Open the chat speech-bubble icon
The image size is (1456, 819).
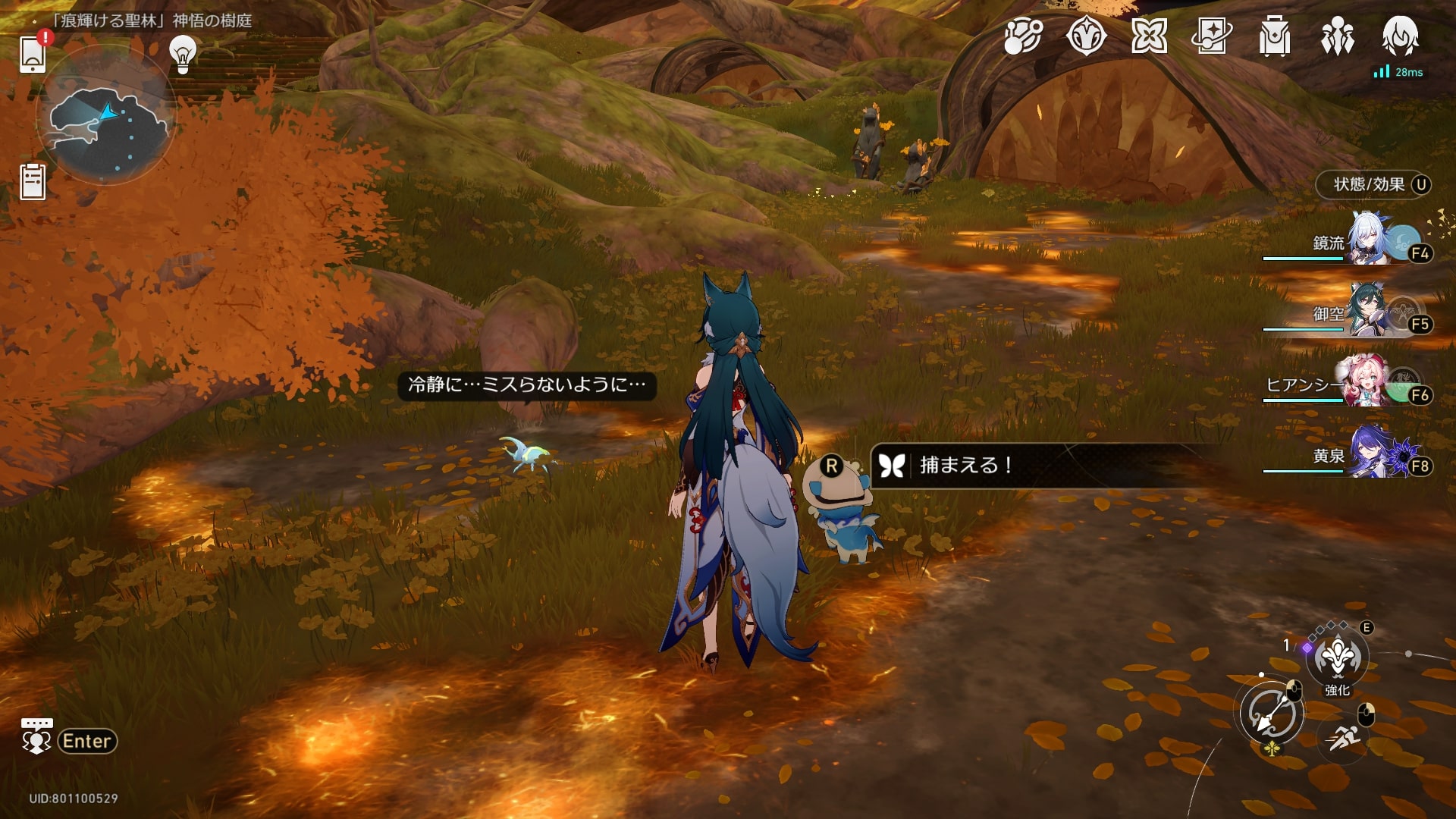[36, 736]
